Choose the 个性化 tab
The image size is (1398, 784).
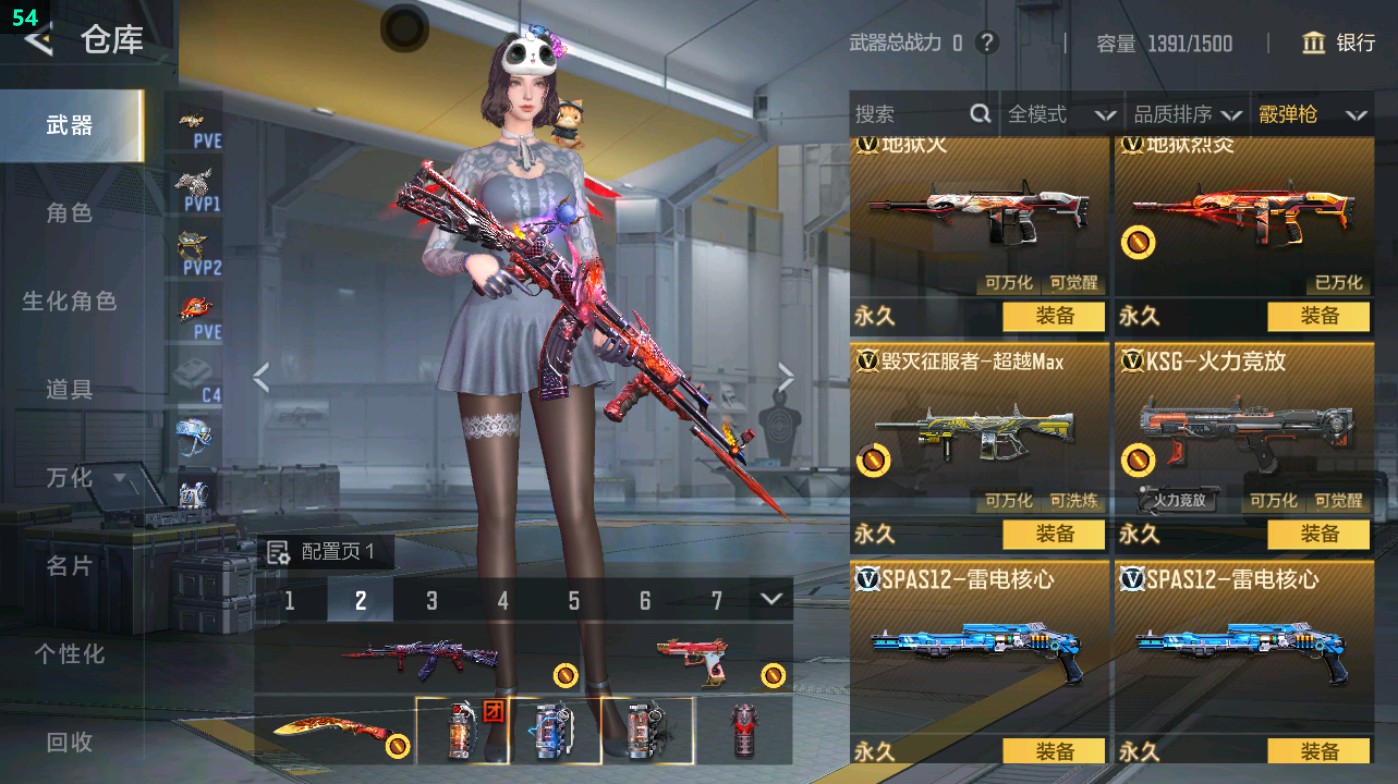pyautogui.click(x=69, y=654)
